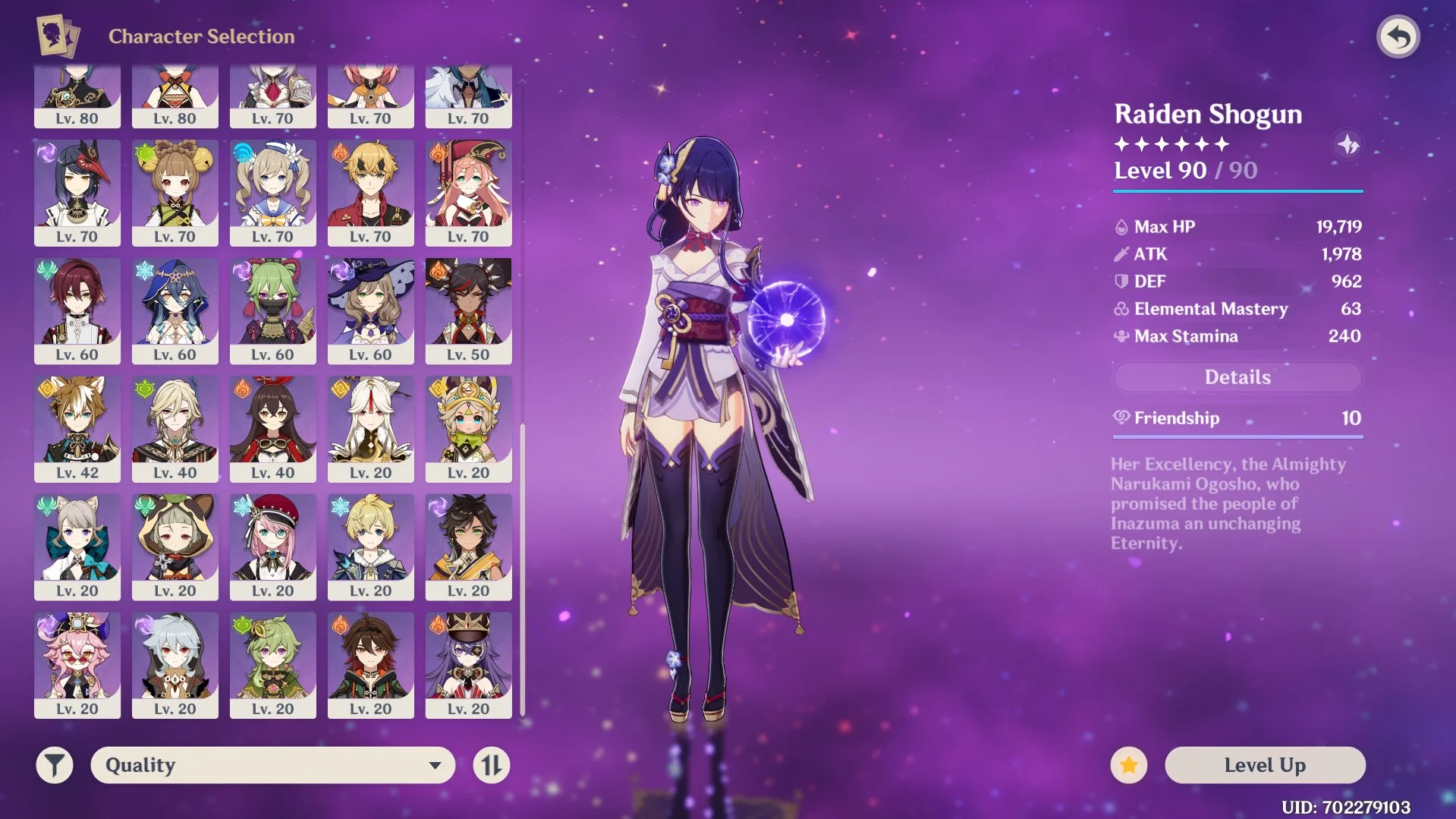Image resolution: width=1456 pixels, height=819 pixels.
Task: Select Razor's Lv. 20 portrait
Action: tap(175, 665)
